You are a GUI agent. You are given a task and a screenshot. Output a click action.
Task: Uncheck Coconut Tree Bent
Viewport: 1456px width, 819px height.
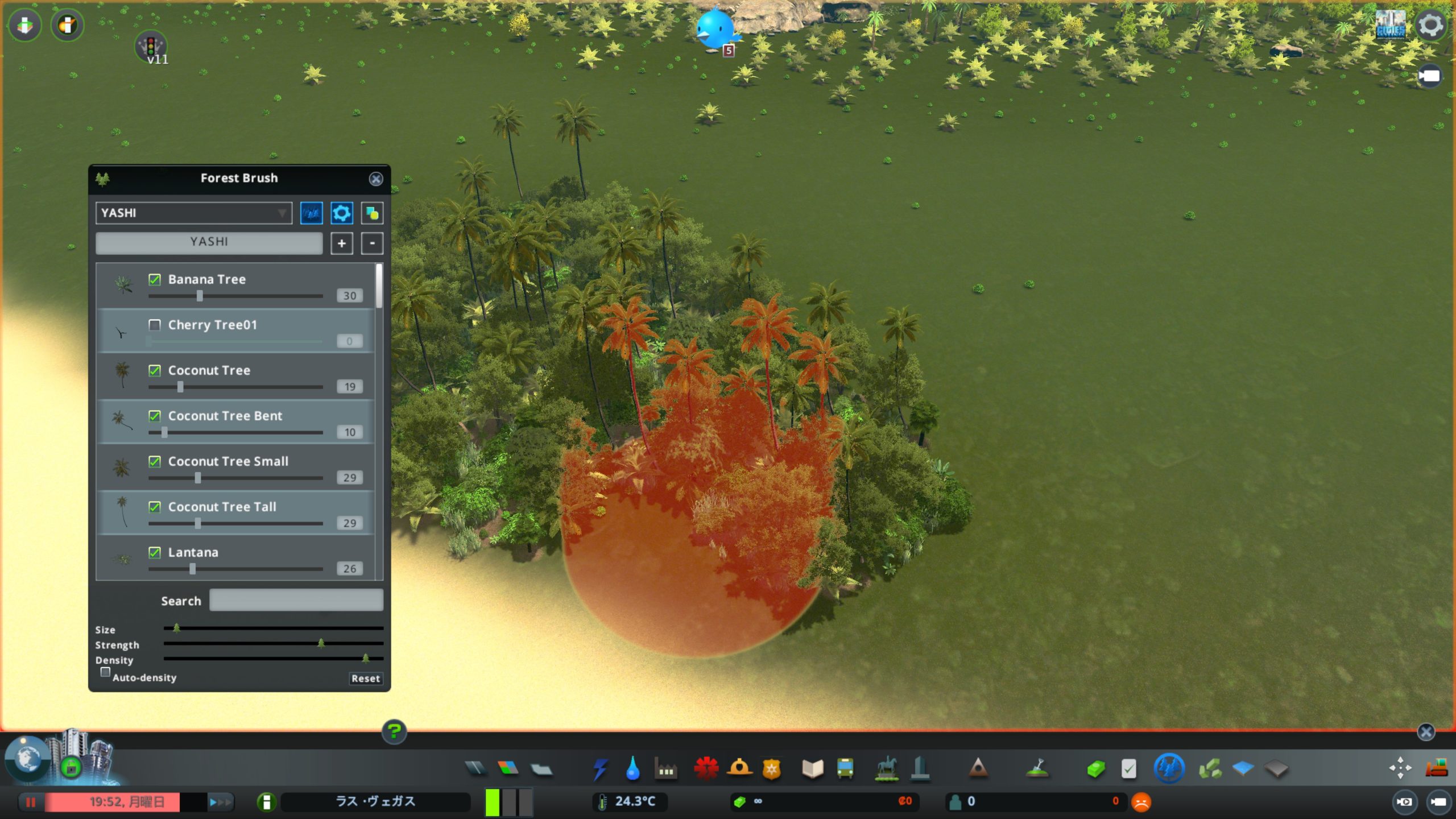coord(154,416)
